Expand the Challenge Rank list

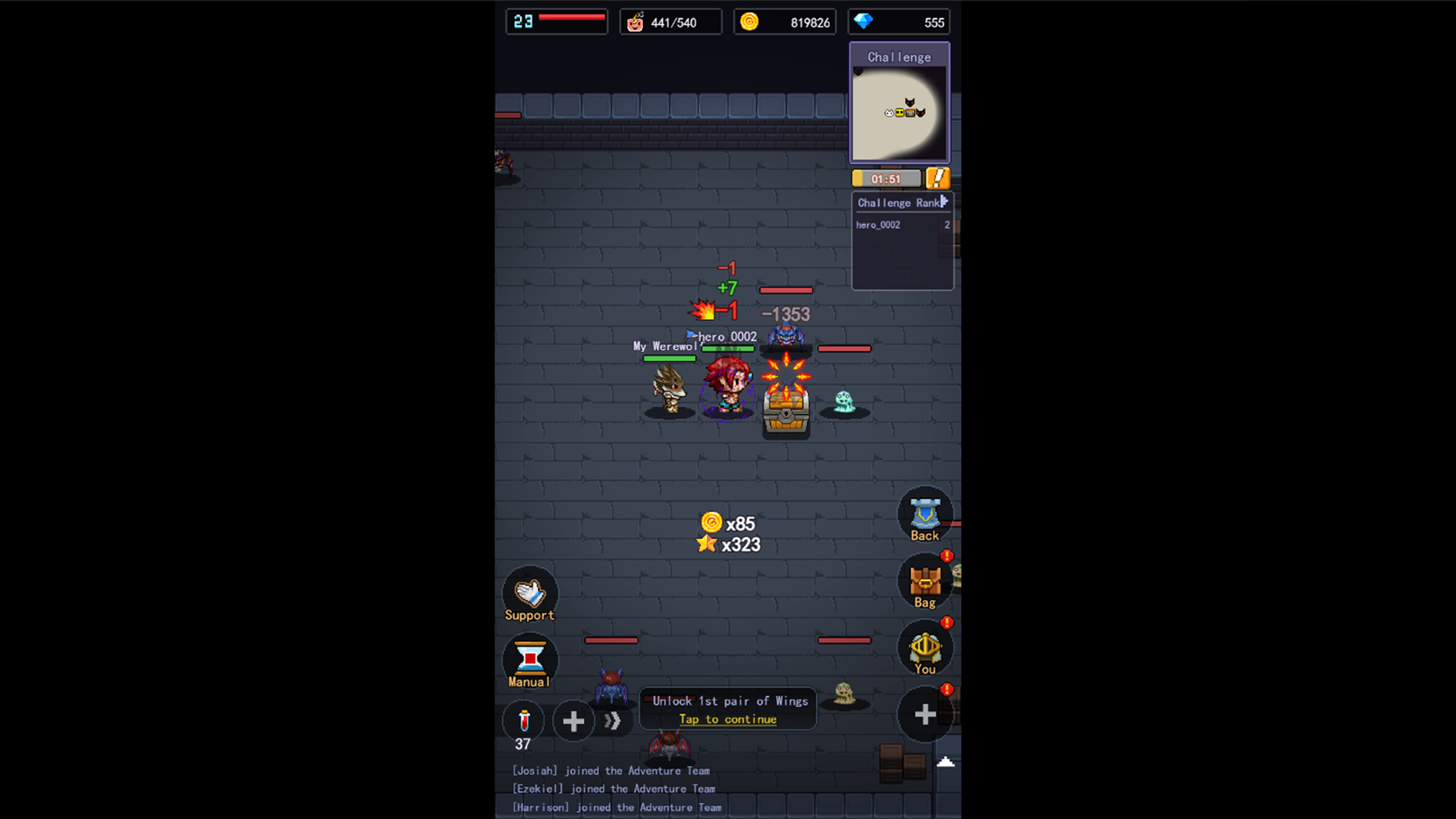tap(943, 202)
